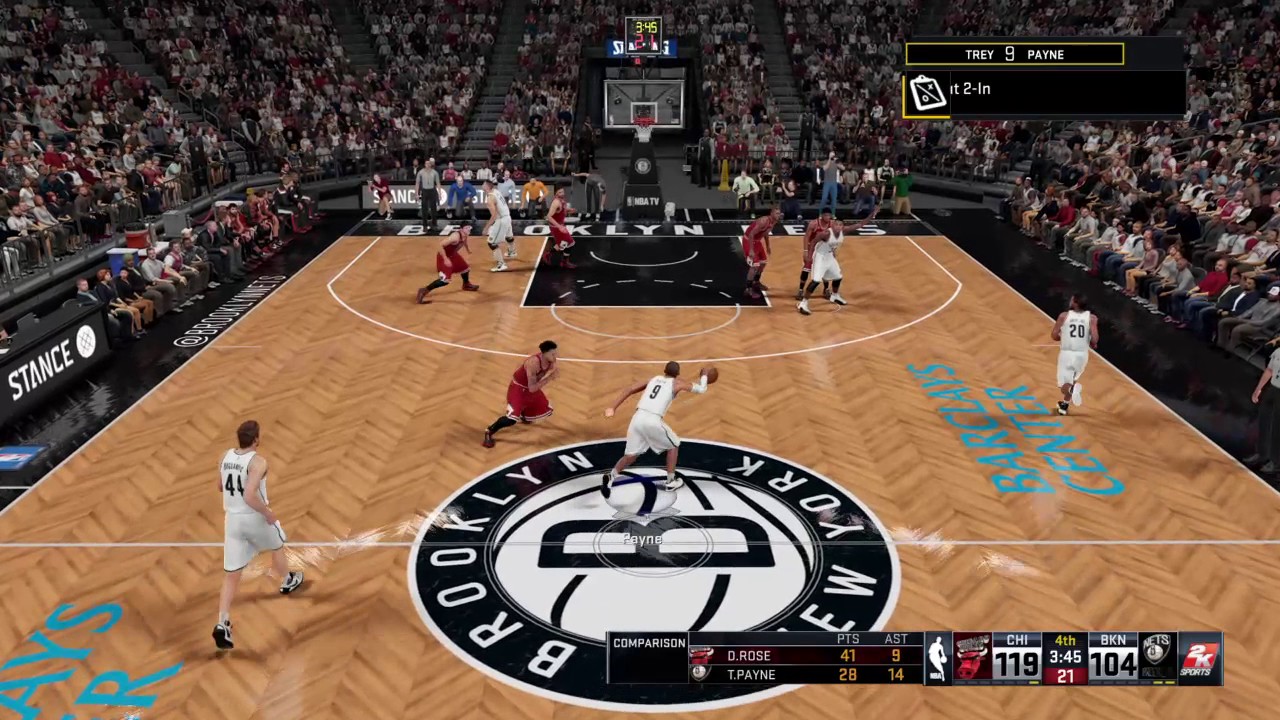
Task: Click the playbook clipboard icon
Action: [927, 94]
